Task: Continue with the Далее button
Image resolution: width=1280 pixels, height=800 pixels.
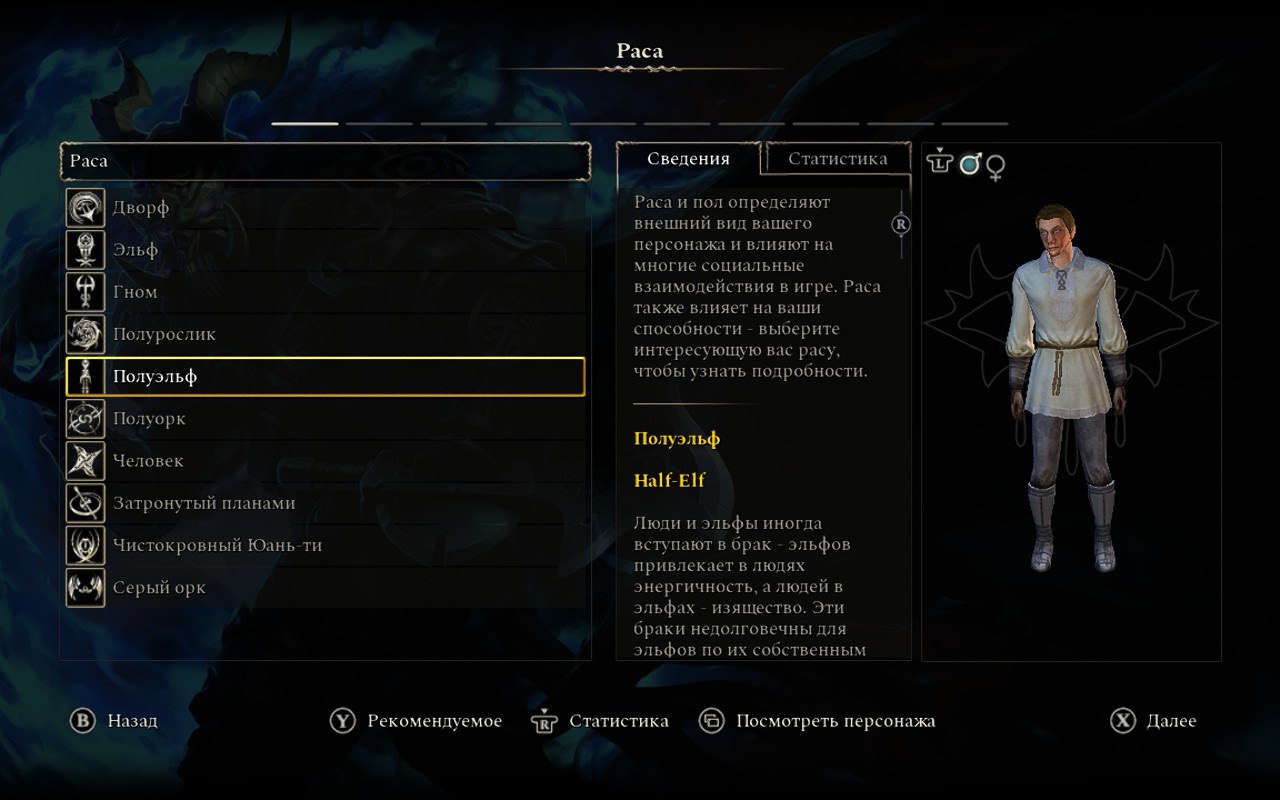Action: 1154,721
